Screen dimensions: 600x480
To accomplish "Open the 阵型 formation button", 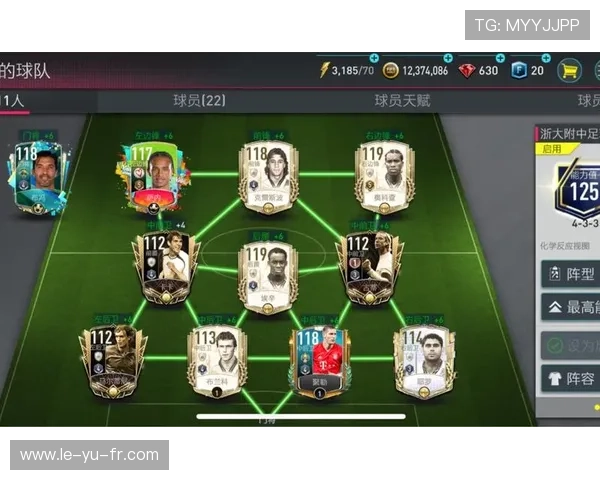I will (571, 274).
